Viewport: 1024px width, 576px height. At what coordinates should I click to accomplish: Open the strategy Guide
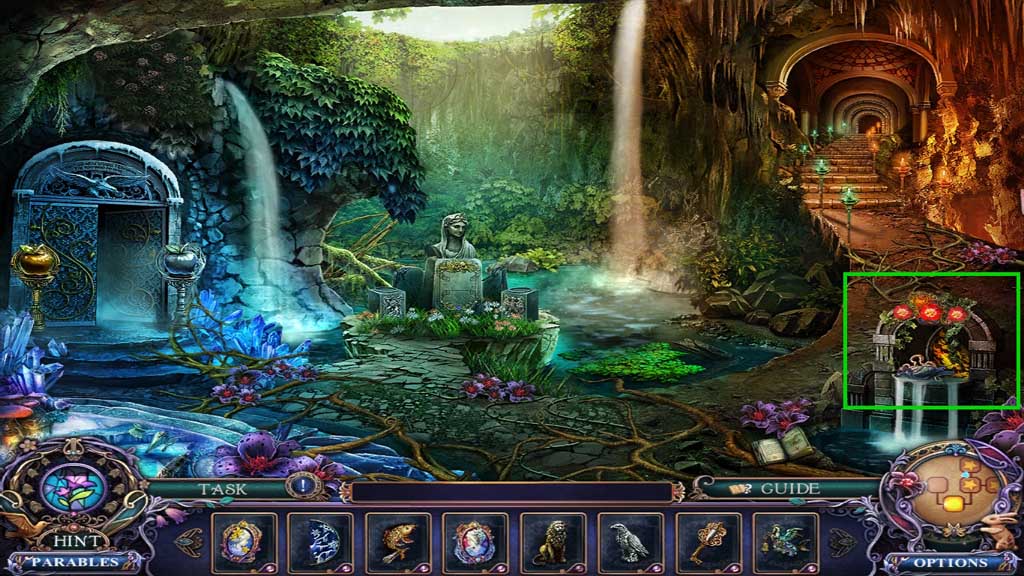coord(778,489)
